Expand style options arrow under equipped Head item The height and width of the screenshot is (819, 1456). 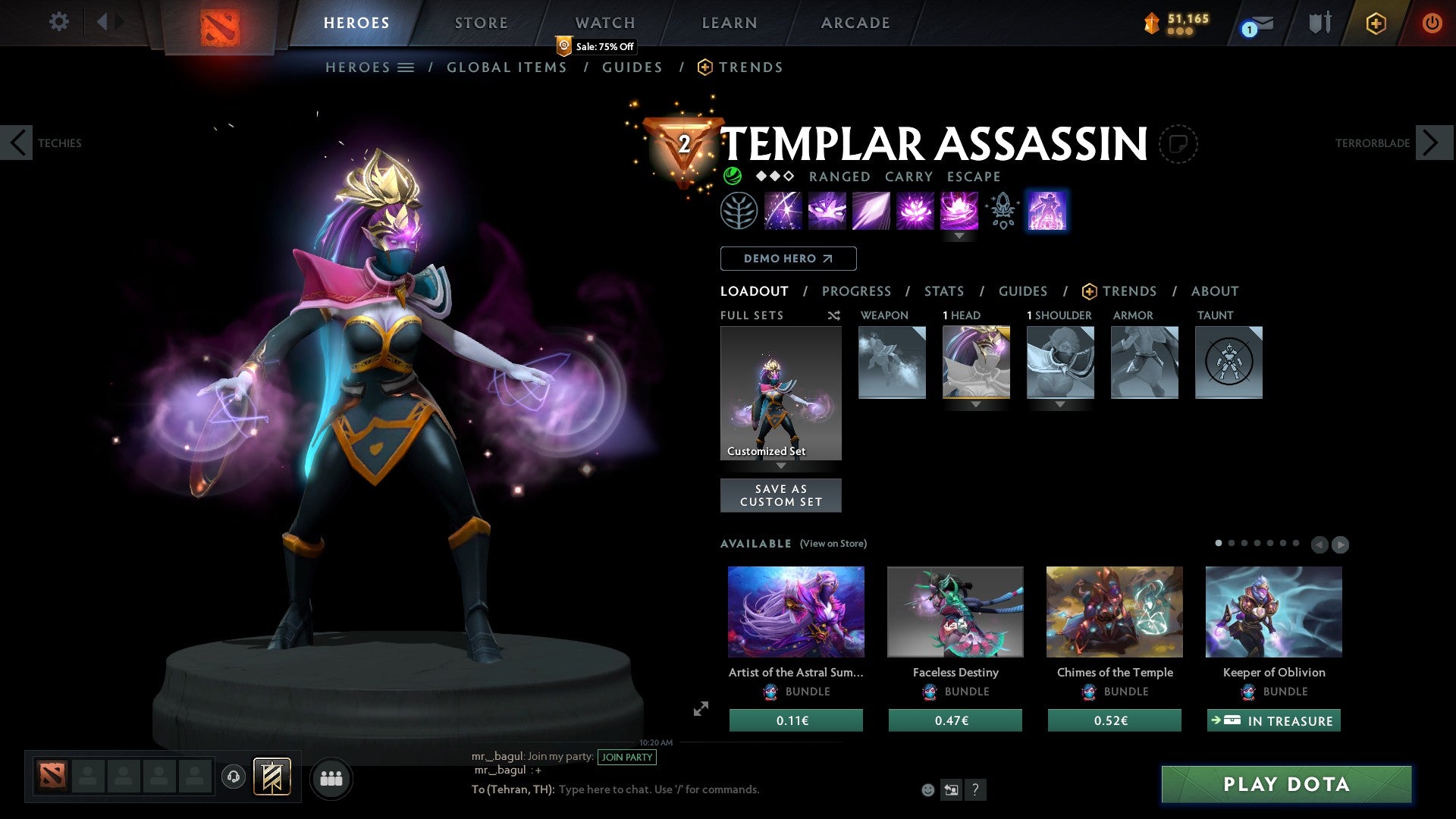click(x=975, y=406)
